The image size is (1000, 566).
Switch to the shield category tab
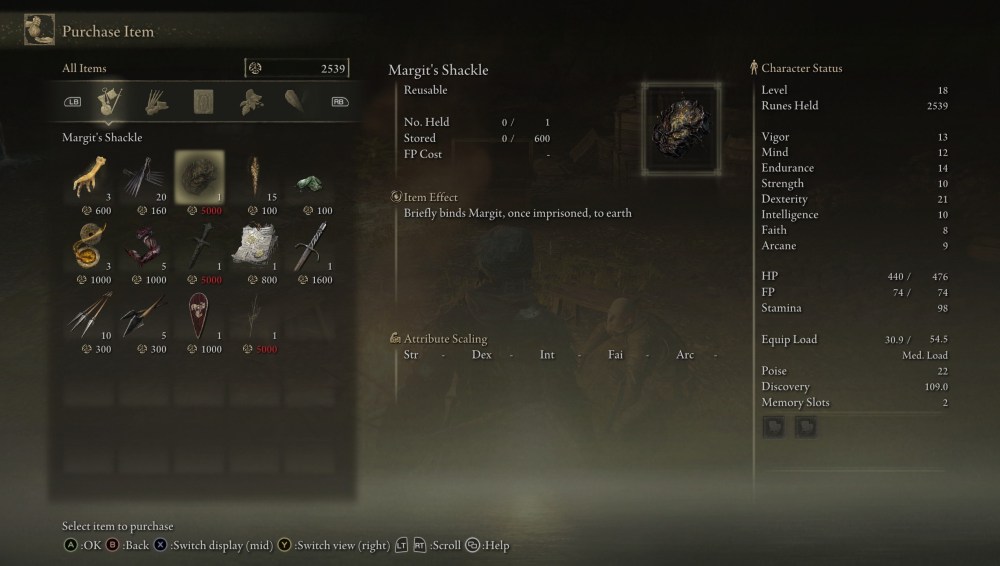click(x=297, y=101)
